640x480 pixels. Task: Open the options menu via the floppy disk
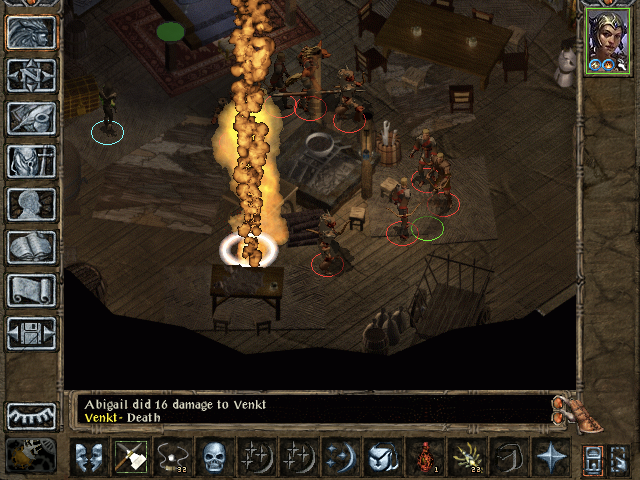tap(31, 333)
